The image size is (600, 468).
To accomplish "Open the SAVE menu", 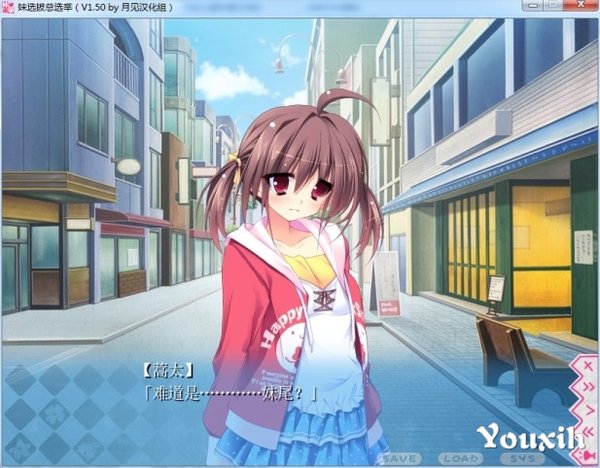I will point(399,457).
